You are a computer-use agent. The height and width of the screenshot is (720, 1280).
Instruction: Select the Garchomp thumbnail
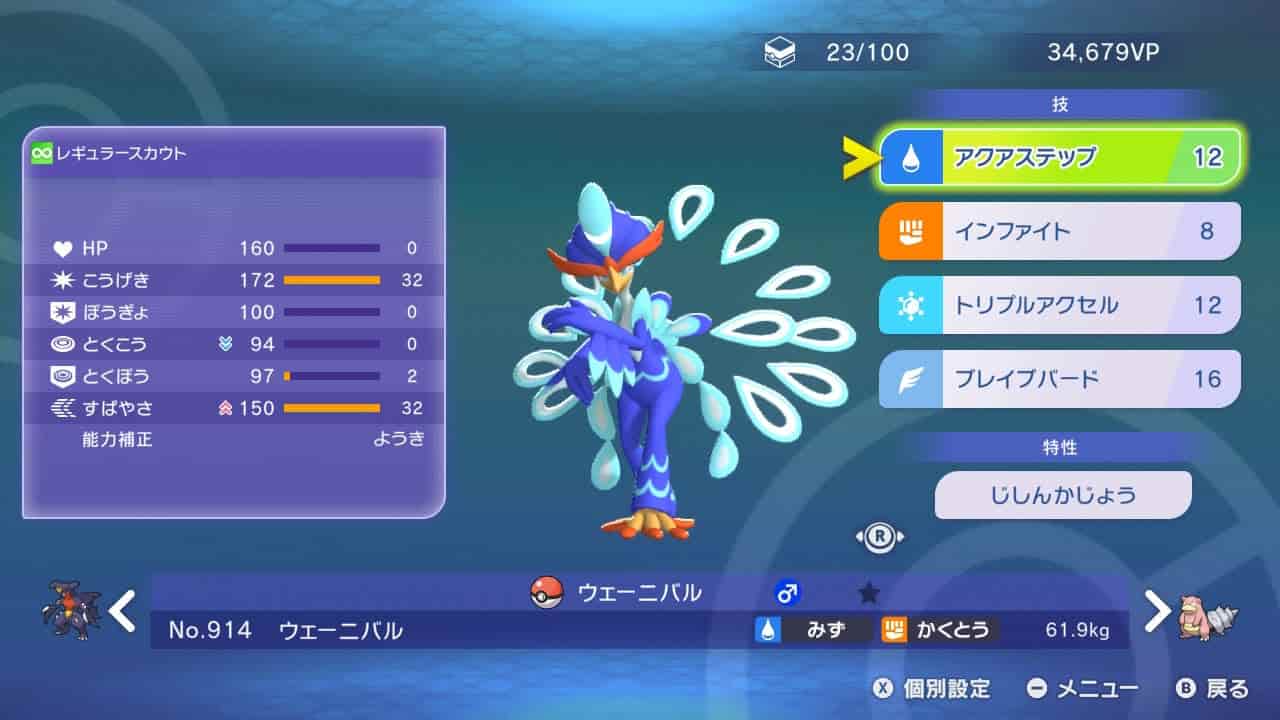[73, 611]
